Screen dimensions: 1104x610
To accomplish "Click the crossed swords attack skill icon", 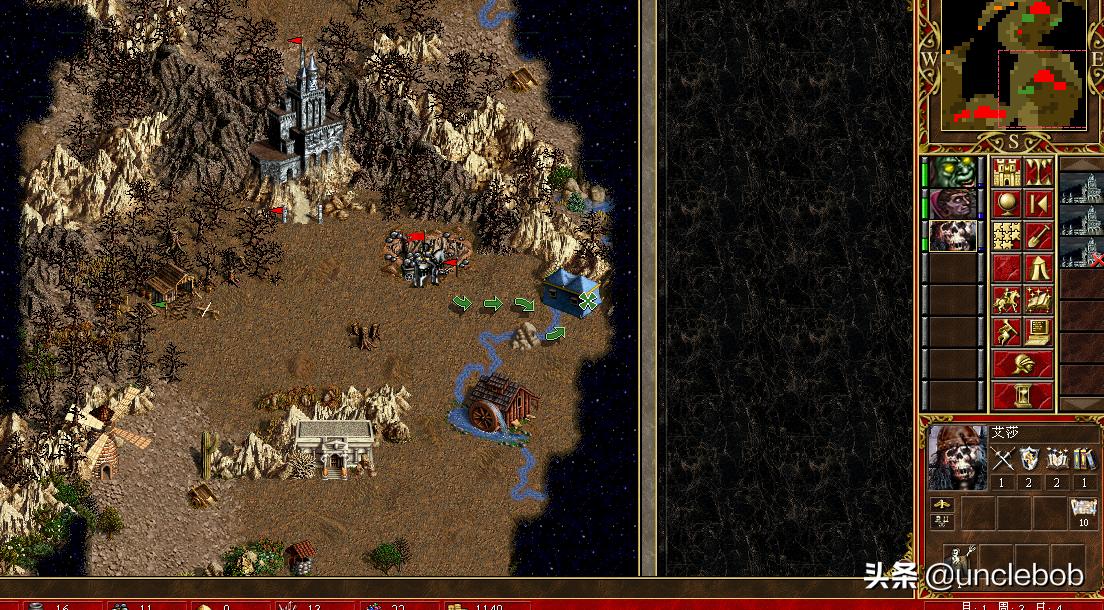I will [x=1003, y=459].
